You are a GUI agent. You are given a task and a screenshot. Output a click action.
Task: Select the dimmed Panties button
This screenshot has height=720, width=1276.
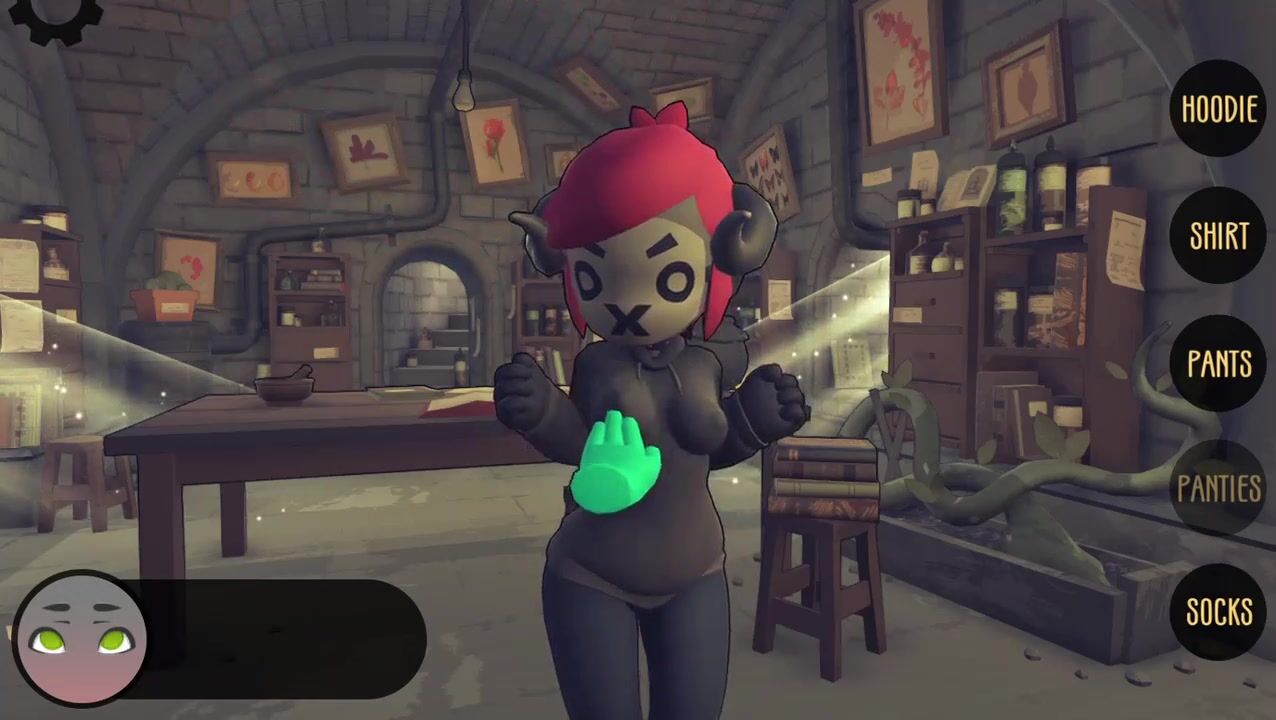click(x=1218, y=488)
